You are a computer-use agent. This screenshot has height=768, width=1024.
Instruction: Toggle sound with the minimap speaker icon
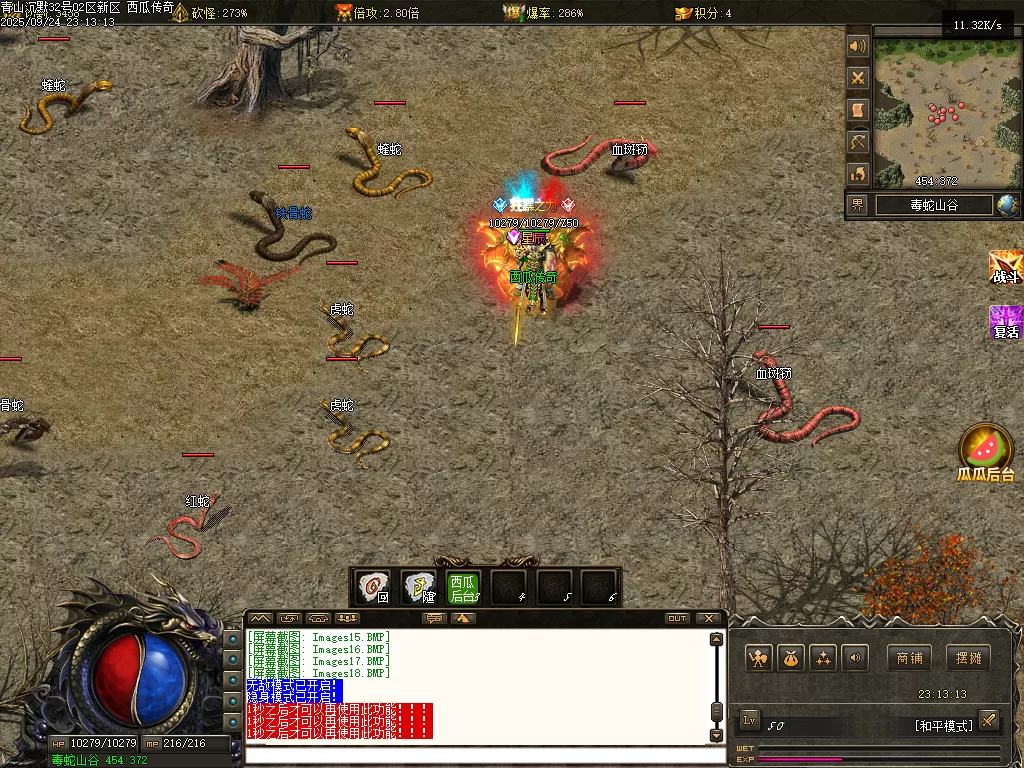(858, 46)
